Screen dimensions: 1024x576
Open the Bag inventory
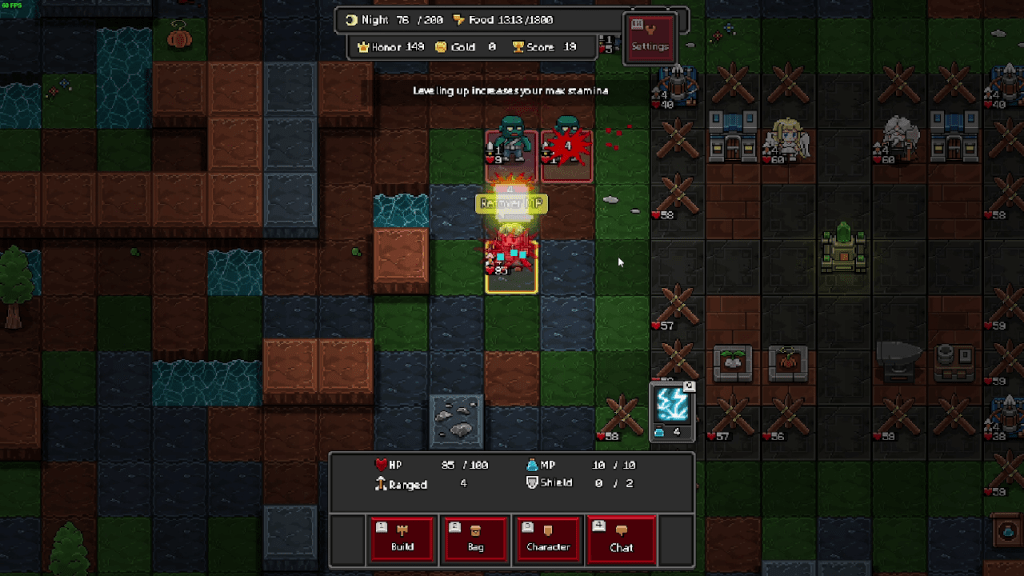point(475,538)
